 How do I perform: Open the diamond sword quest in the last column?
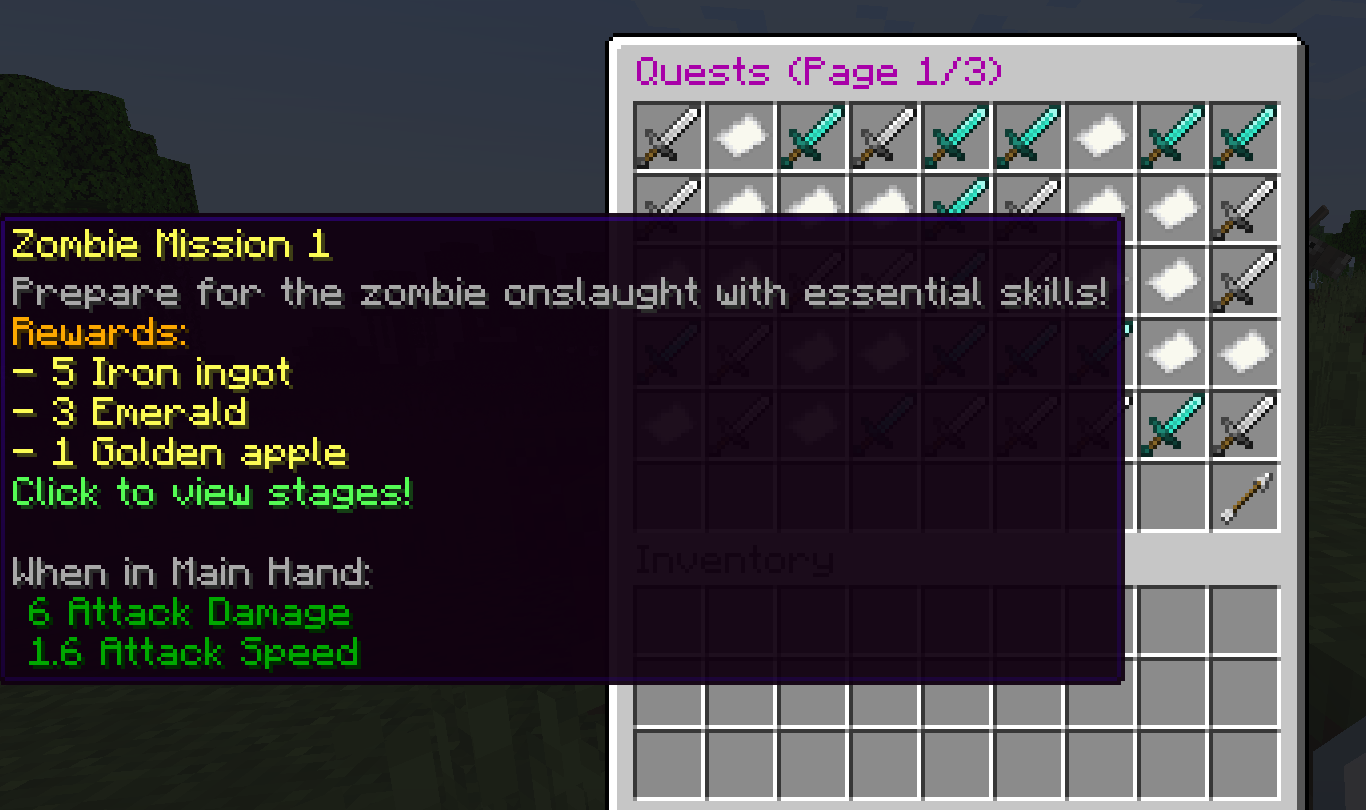pos(1244,137)
